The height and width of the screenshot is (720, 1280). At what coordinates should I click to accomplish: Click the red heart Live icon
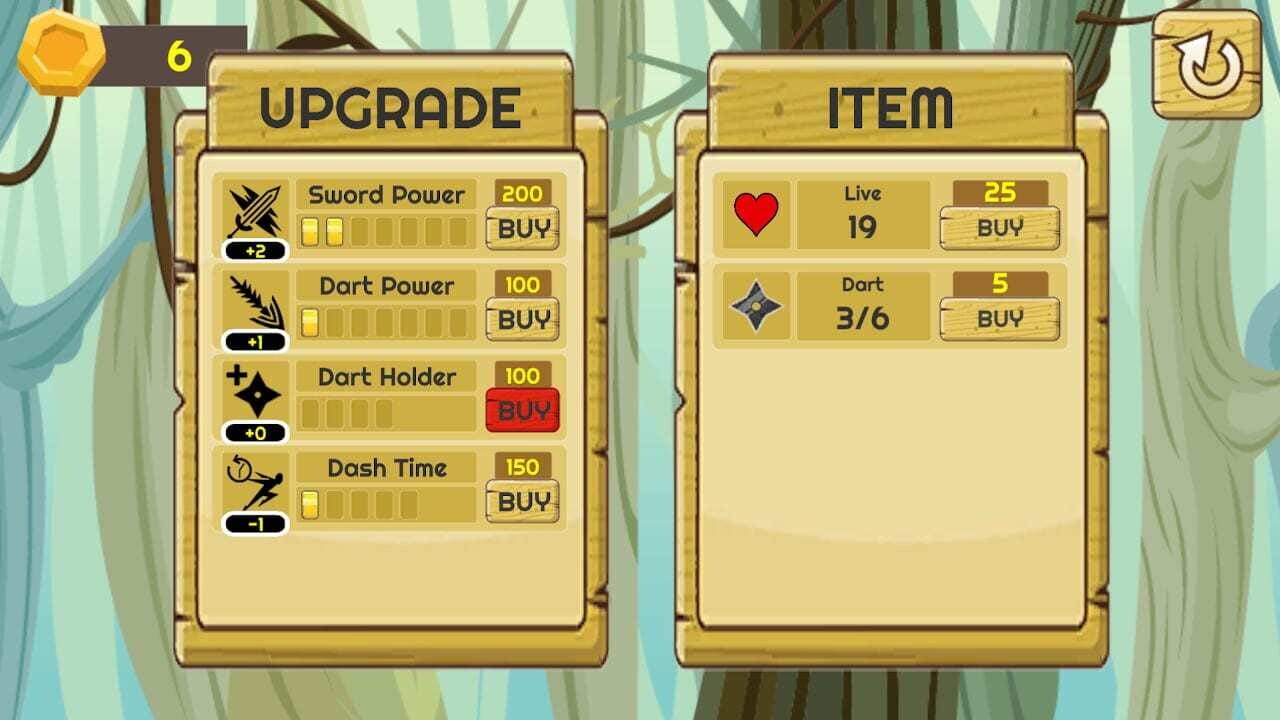tap(757, 213)
